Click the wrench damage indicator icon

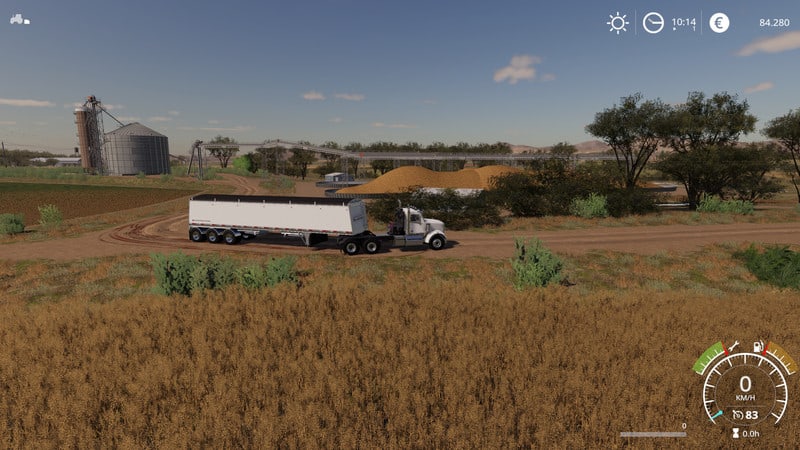click(x=734, y=346)
